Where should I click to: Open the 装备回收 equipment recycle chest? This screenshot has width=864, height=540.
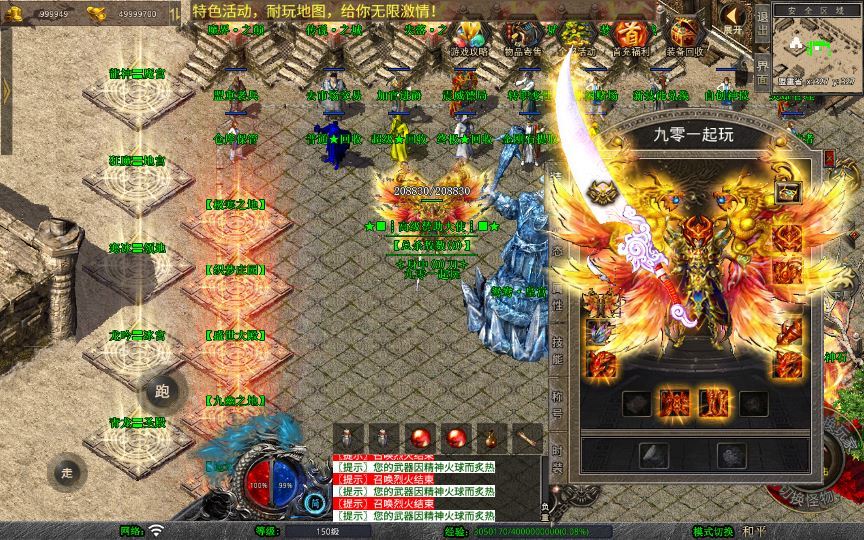coord(684,36)
